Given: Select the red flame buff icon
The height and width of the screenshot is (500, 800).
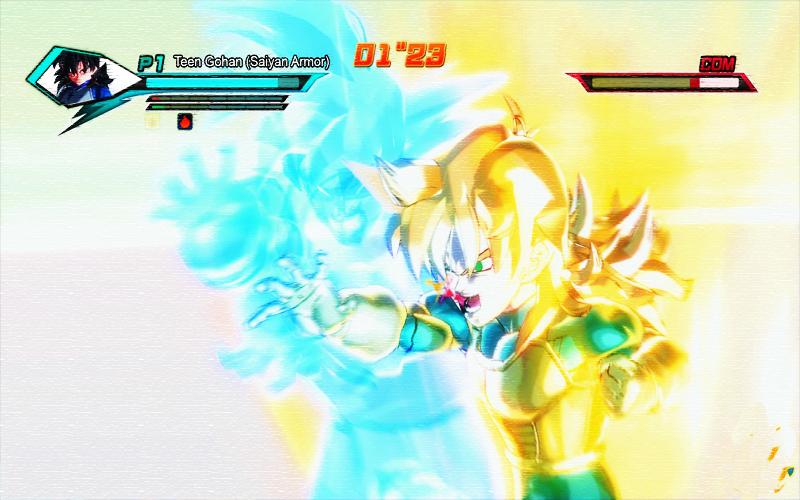Looking at the screenshot, I should pyautogui.click(x=184, y=121).
